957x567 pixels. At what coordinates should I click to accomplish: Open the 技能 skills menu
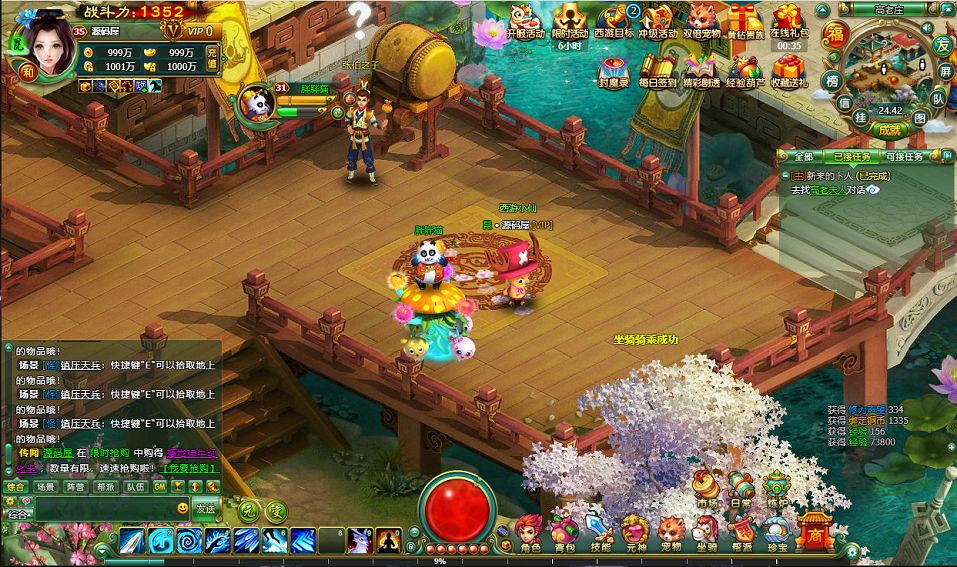(x=600, y=533)
